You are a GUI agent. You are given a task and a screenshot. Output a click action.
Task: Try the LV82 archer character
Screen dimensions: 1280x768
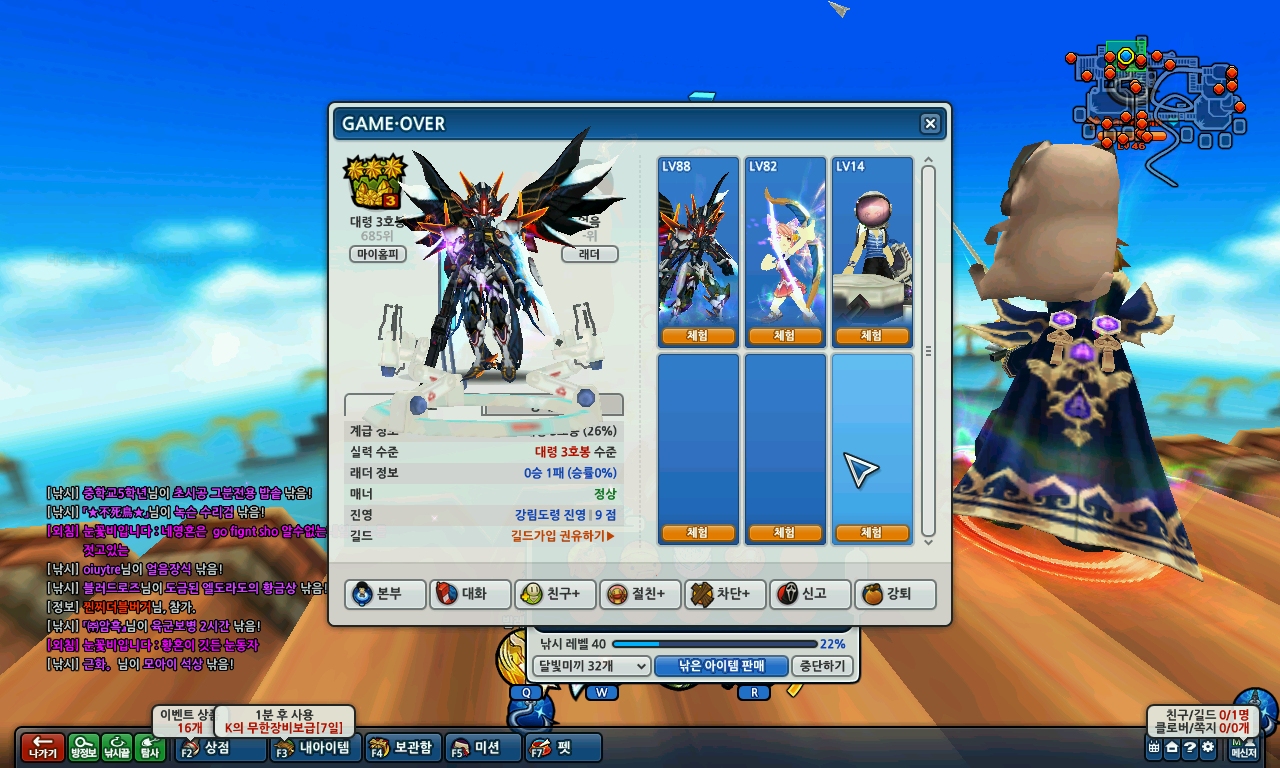pos(784,336)
